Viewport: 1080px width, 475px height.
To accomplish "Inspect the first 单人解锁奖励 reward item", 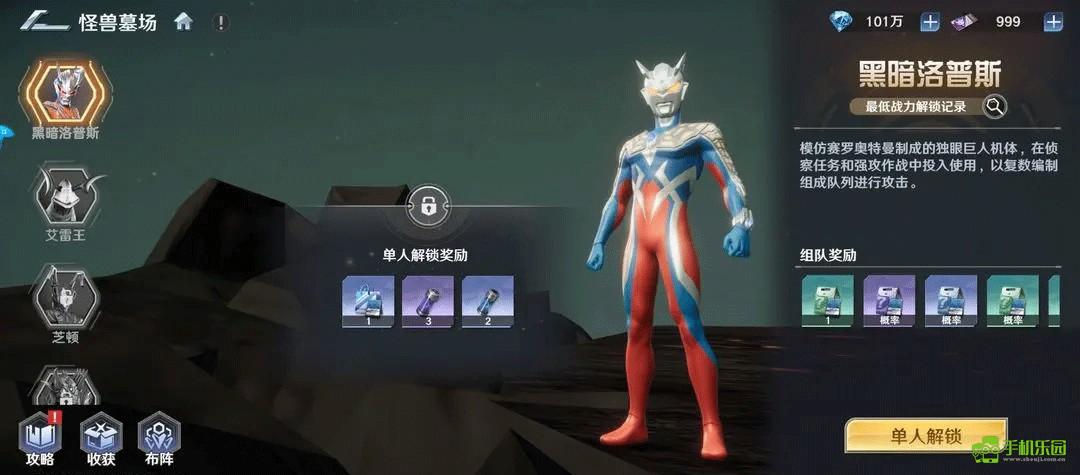I will pos(367,302).
